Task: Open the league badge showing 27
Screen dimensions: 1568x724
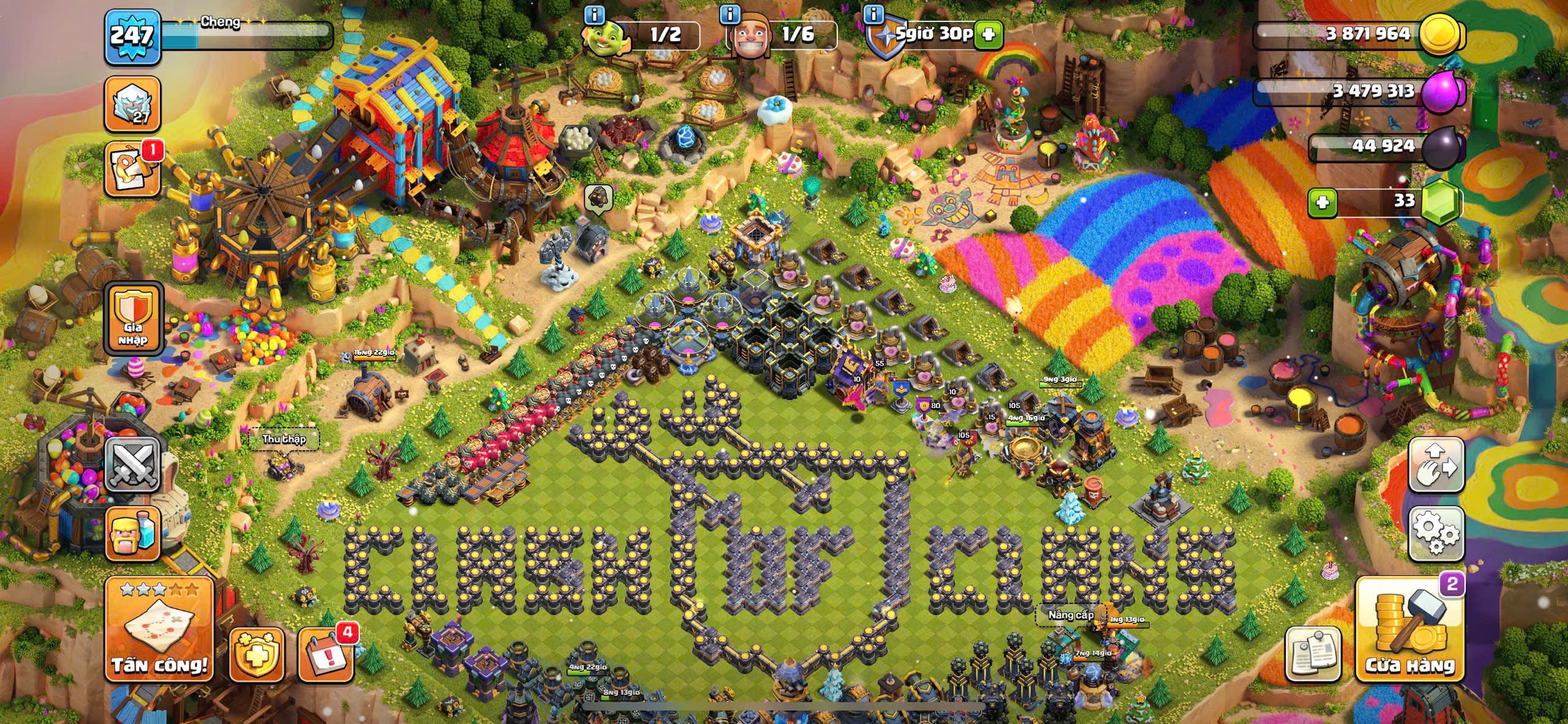Action: (x=133, y=104)
